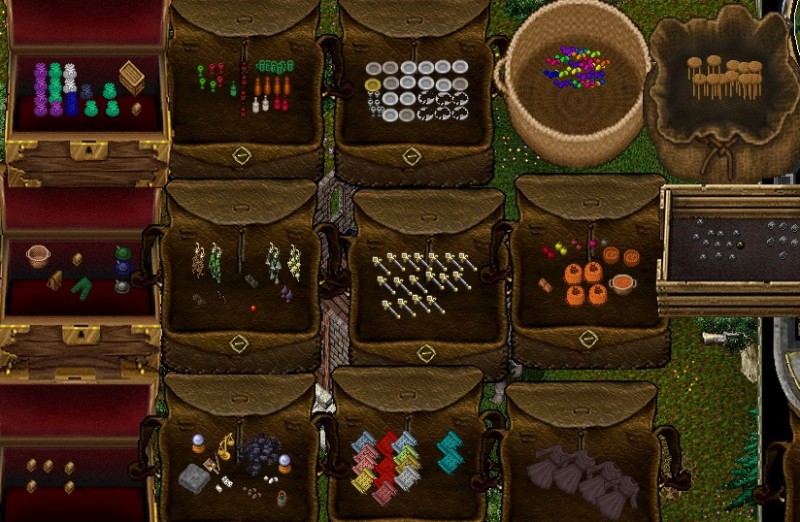Click the green bottles row in the backpack
The image size is (800, 522).
[271, 66]
